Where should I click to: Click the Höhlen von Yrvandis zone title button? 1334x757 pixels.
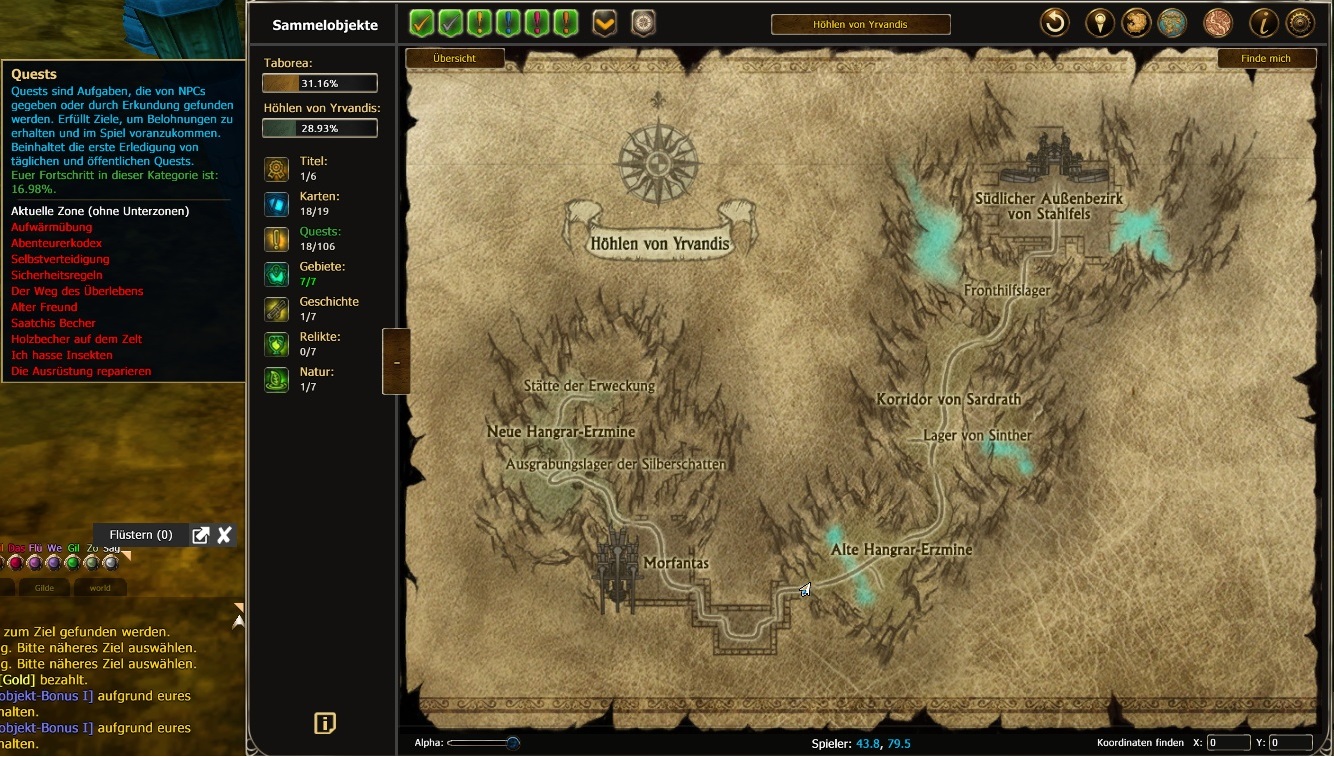860,24
